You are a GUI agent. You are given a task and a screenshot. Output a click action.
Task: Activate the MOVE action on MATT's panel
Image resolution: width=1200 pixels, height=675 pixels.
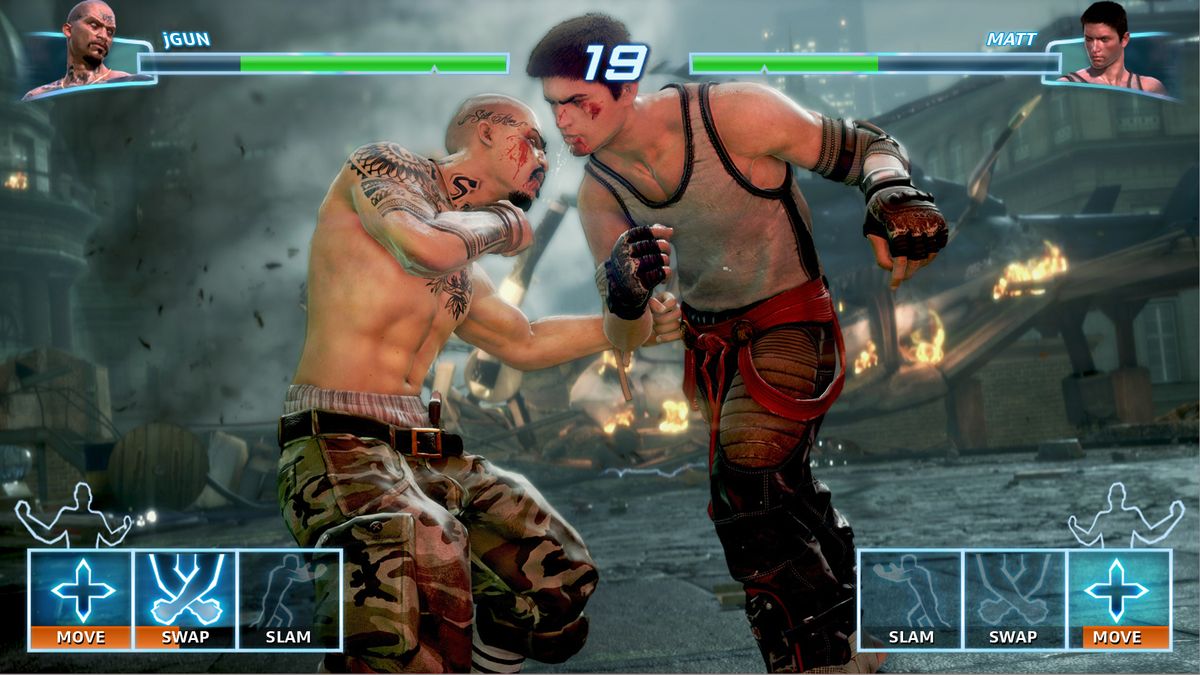coord(1118,600)
